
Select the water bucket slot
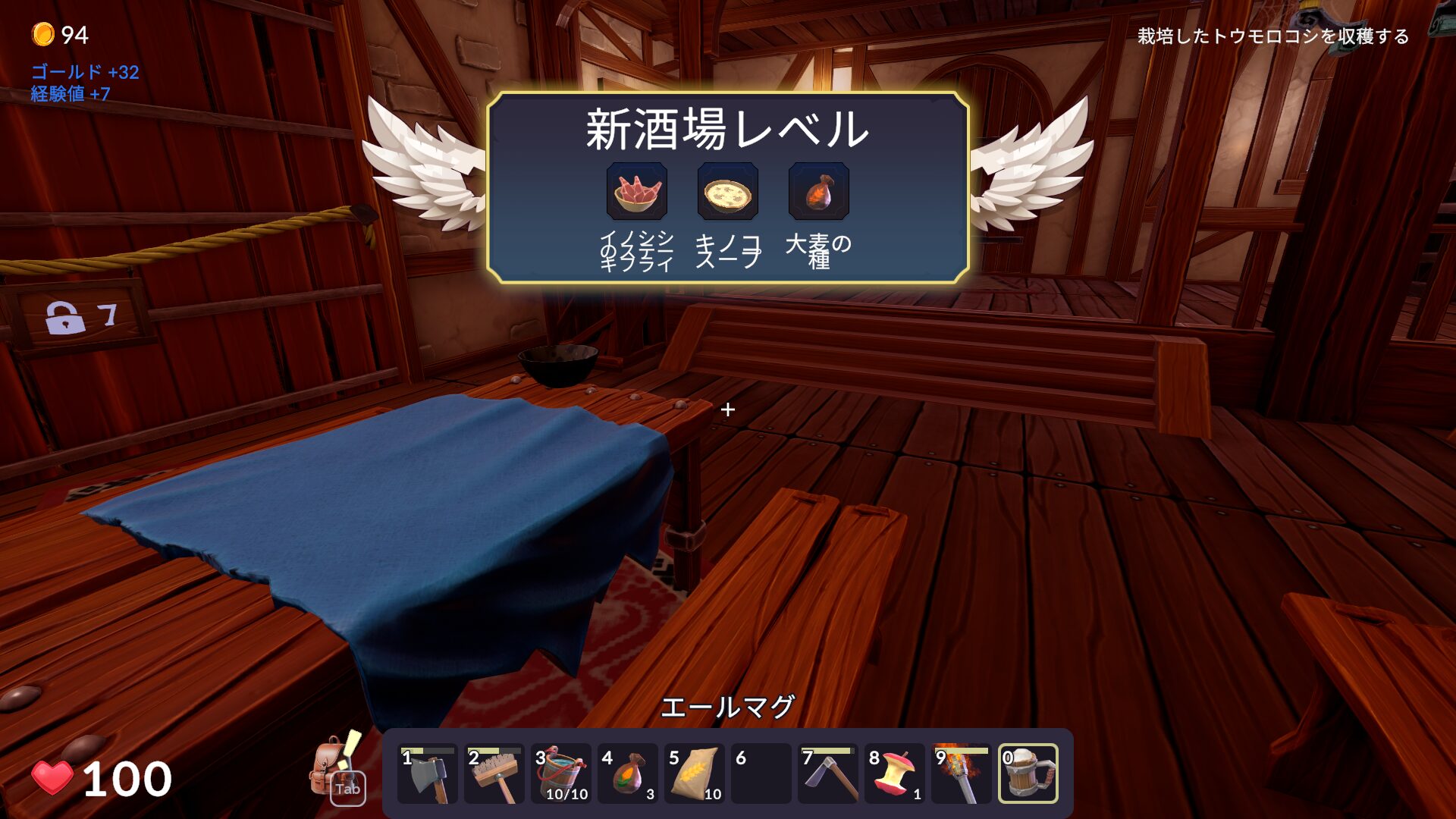coord(561,773)
